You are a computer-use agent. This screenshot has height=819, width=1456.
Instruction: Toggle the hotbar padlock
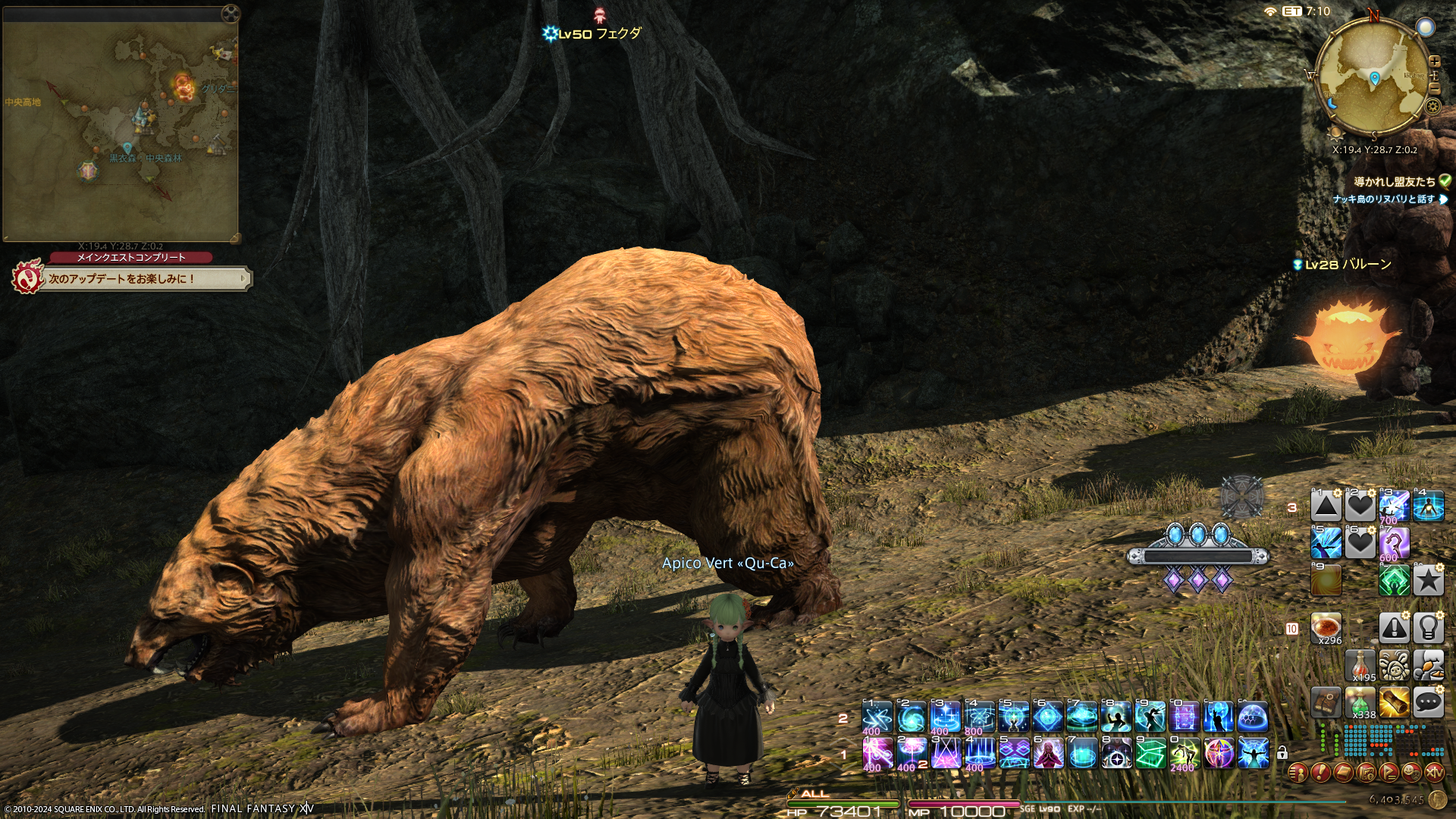pyautogui.click(x=1282, y=753)
